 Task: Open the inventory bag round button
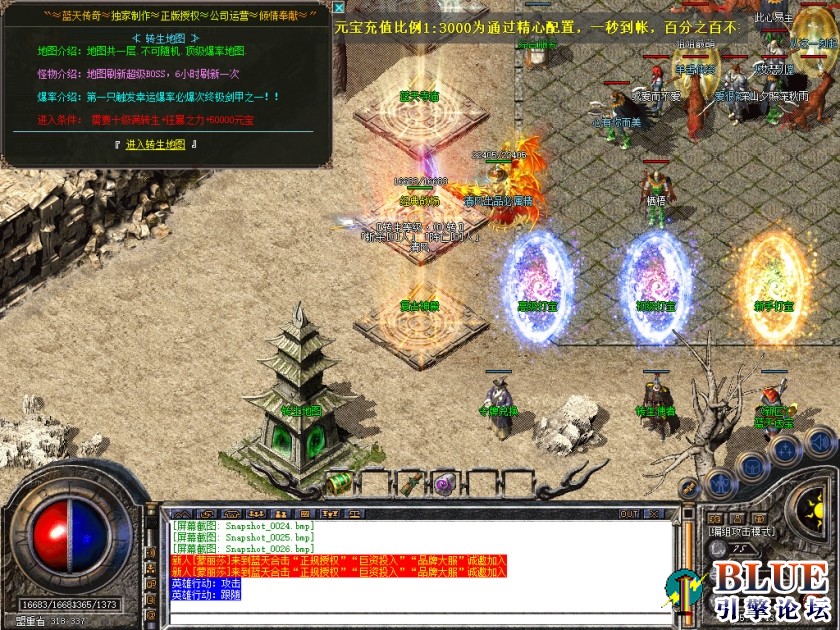coord(750,467)
